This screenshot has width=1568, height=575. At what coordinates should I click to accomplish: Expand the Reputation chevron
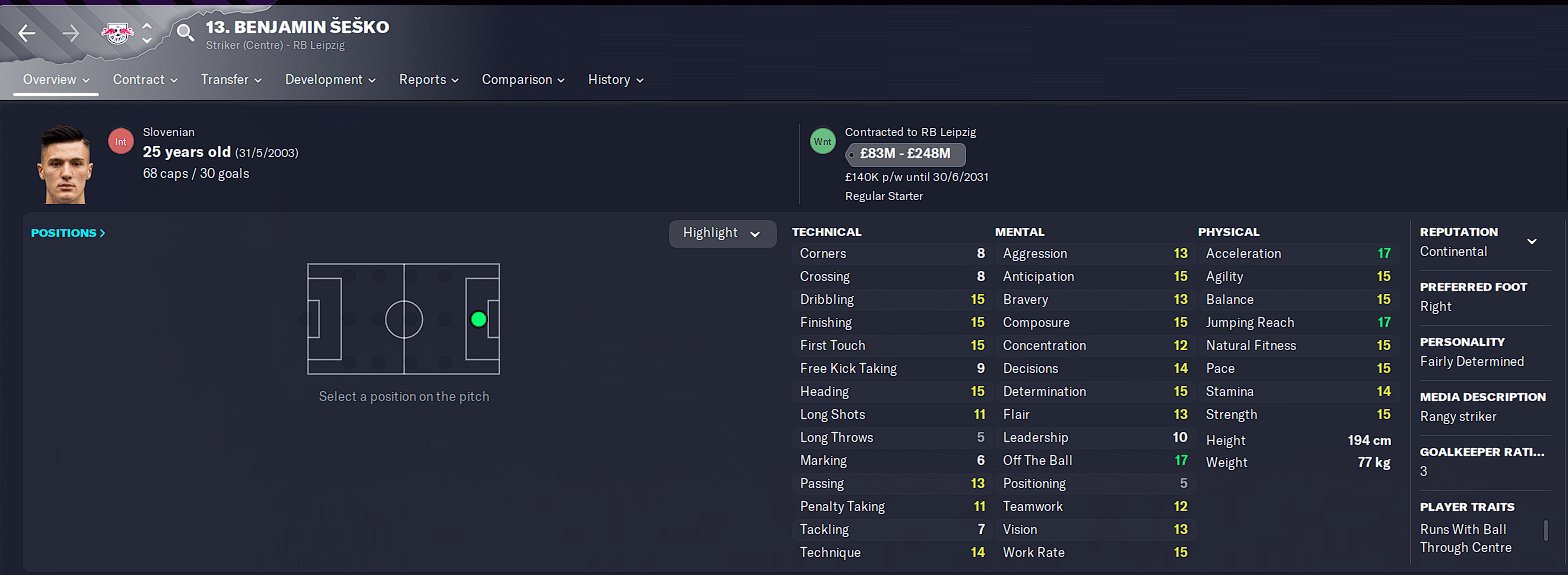pos(1531,241)
